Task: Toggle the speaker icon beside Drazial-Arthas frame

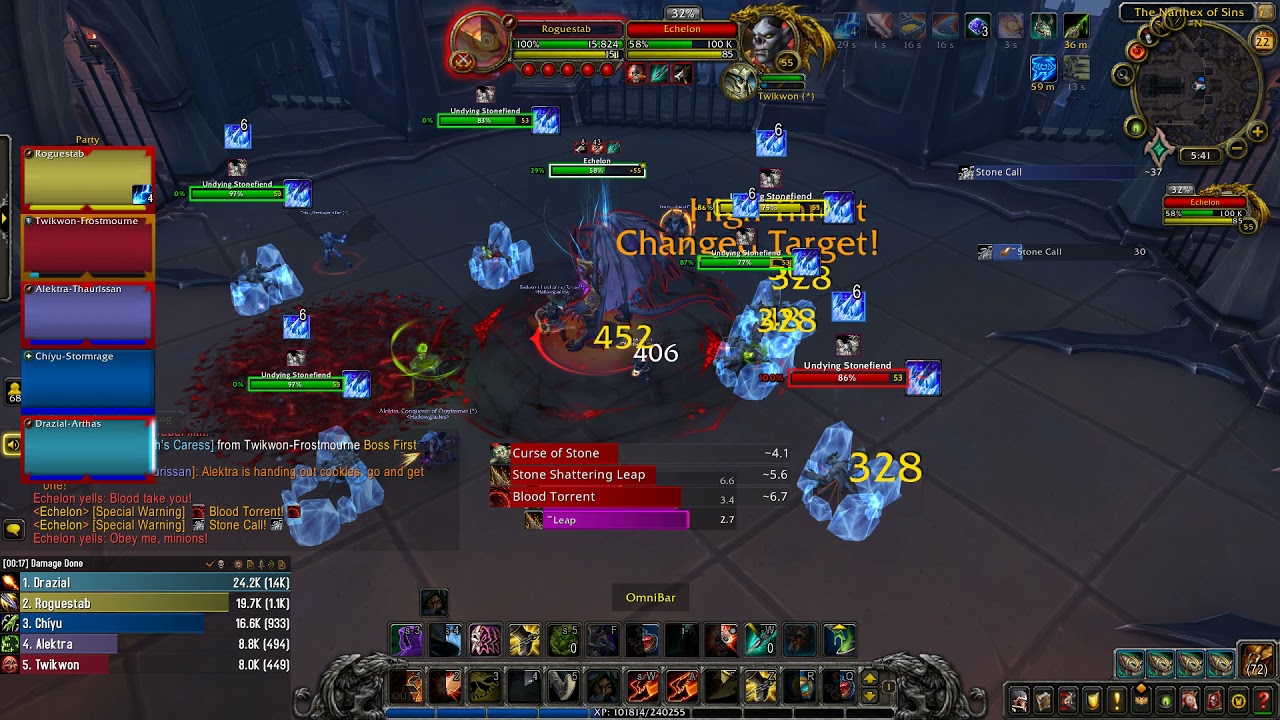Action: coord(11,445)
